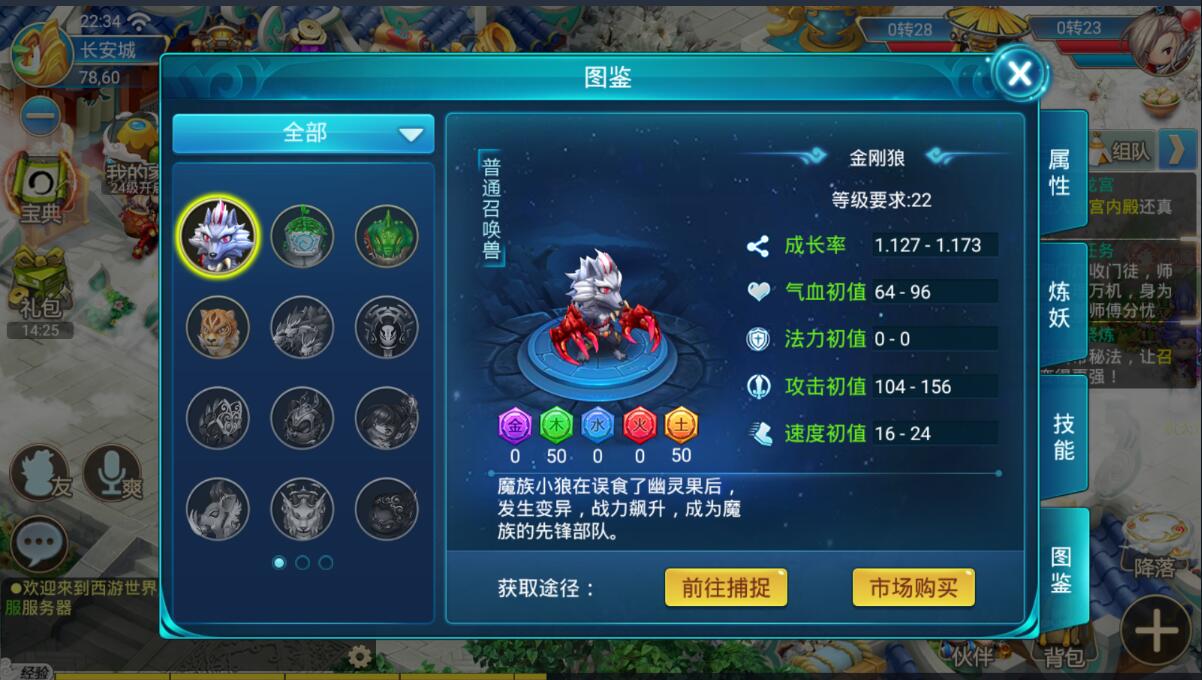Open the chat speech bubble button
The width and height of the screenshot is (1202, 680).
point(41,544)
